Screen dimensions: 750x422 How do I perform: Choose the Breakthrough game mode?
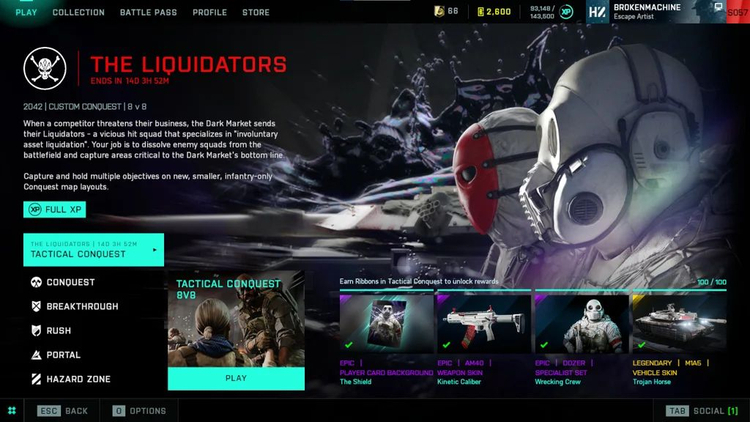click(x=81, y=306)
